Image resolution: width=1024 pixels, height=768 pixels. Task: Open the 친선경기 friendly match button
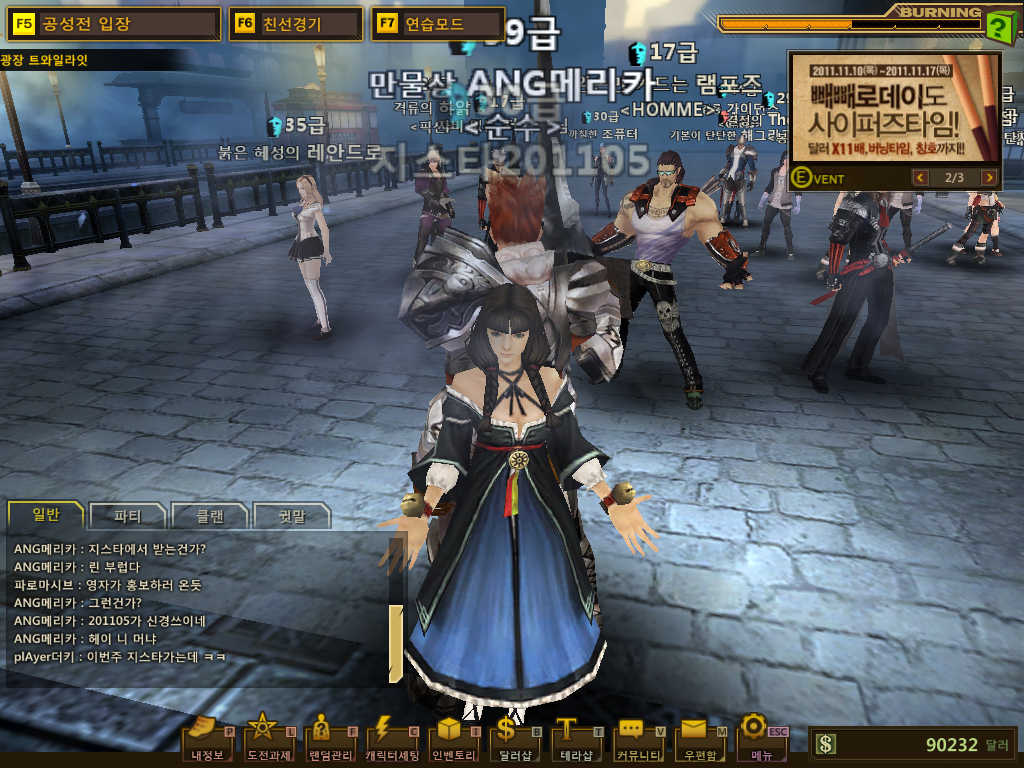[295, 24]
